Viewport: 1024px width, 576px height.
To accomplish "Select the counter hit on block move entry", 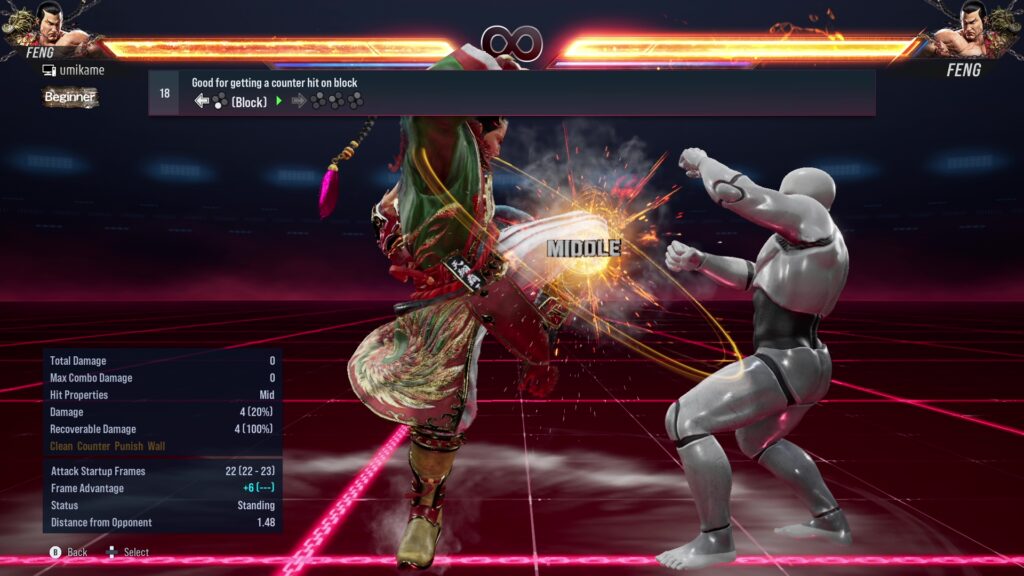I will pyautogui.click(x=511, y=92).
